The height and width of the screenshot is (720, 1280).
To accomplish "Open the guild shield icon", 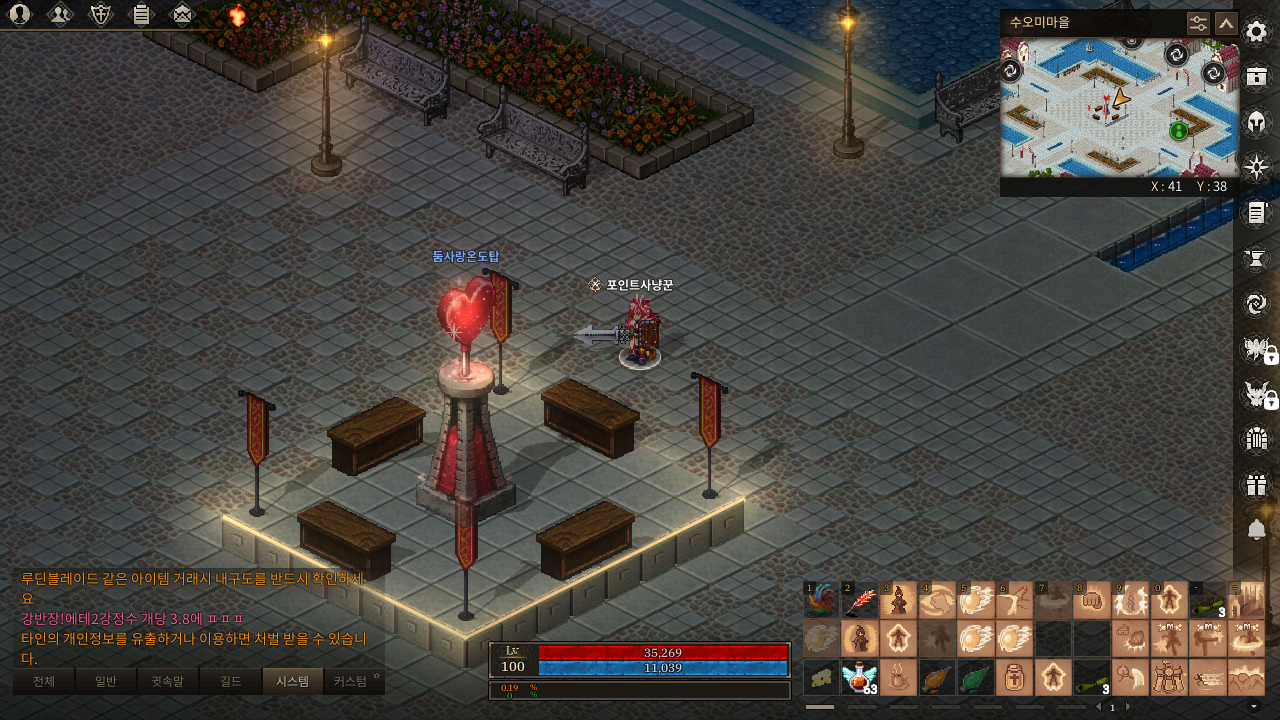I will (101, 14).
